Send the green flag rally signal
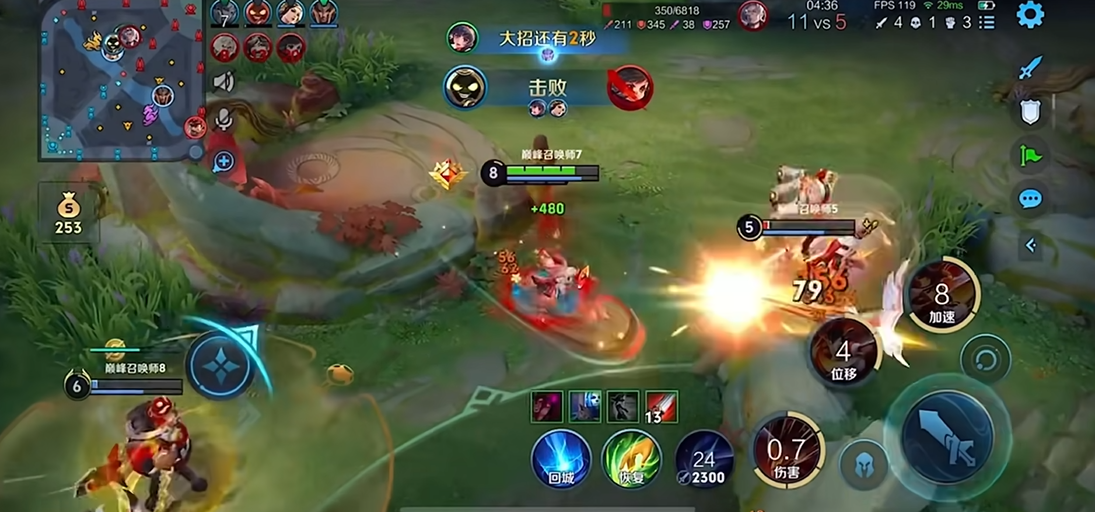 click(x=1030, y=155)
